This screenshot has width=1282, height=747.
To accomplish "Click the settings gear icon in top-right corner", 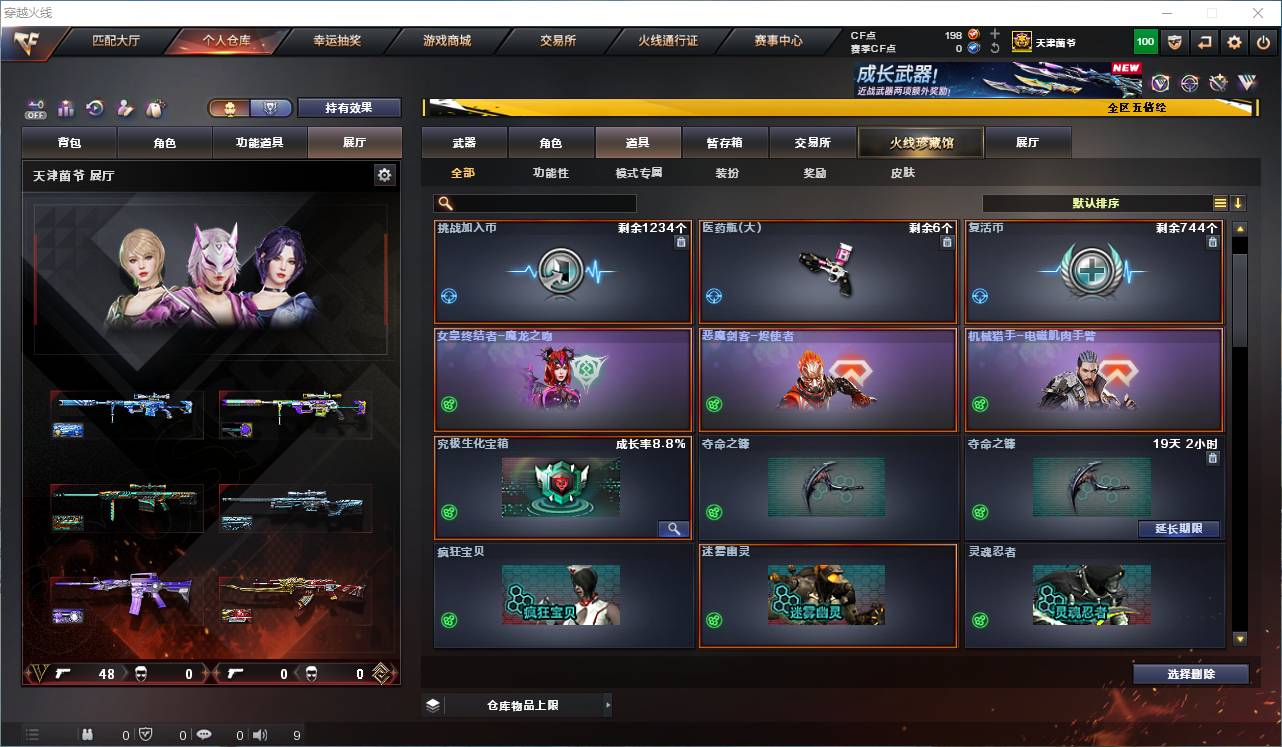I will 1233,41.
